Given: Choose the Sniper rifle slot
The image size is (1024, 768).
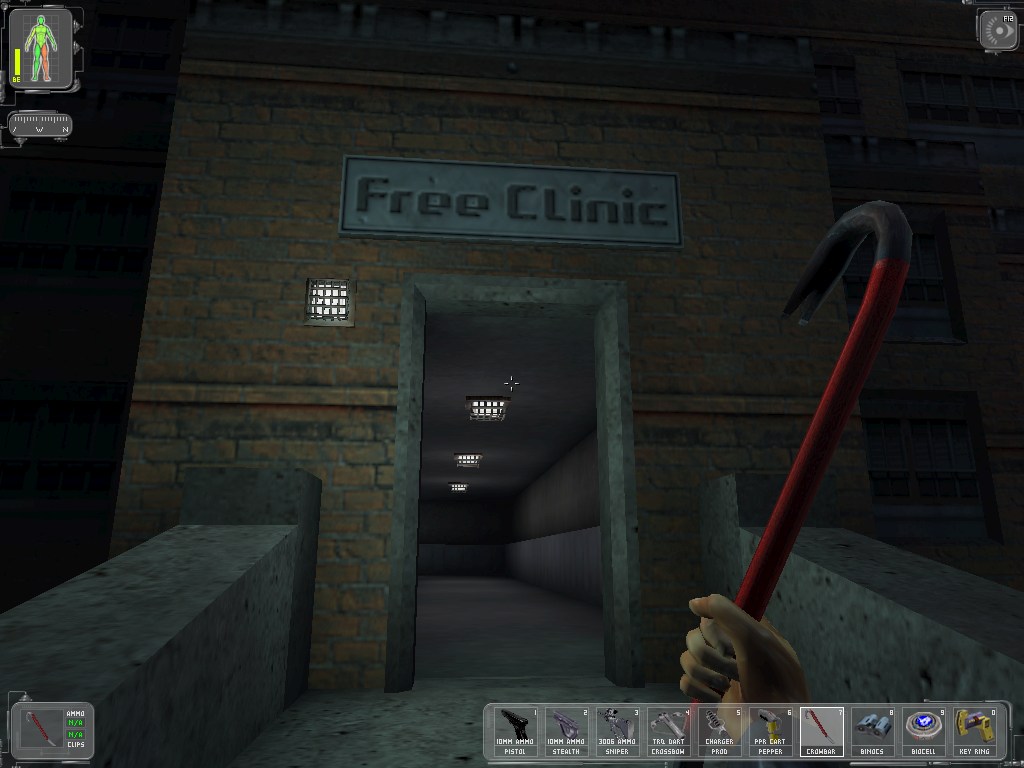Looking at the screenshot, I should (617, 731).
